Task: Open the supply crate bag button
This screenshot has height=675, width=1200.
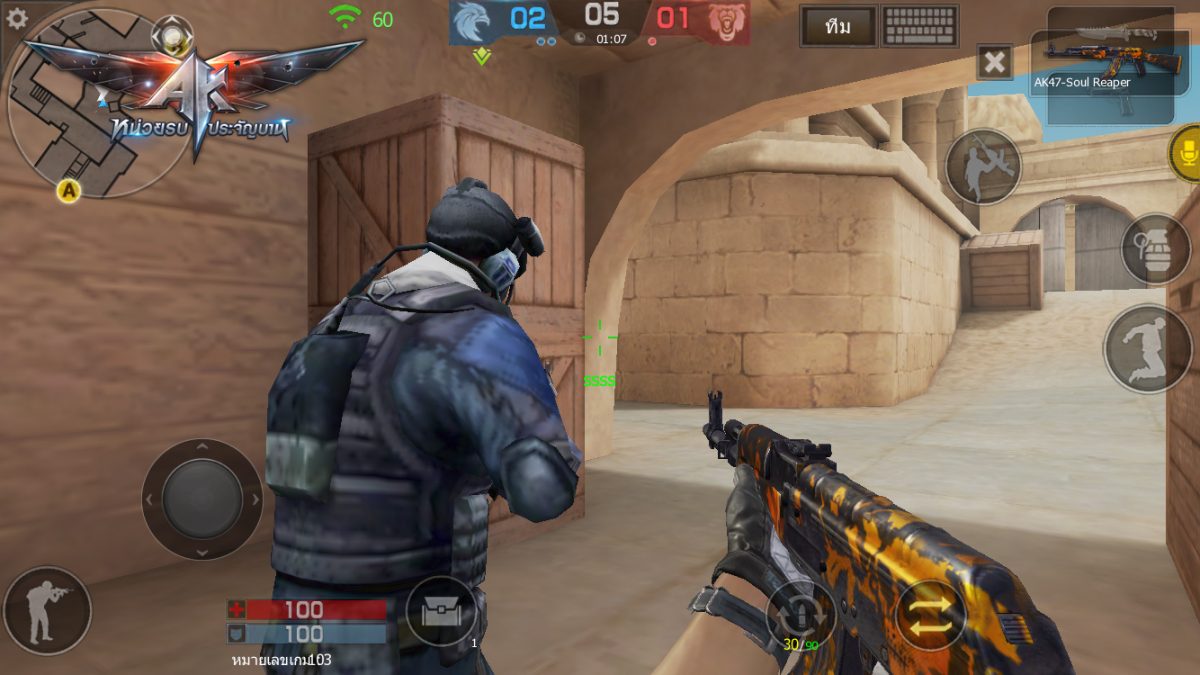Action: click(x=442, y=611)
